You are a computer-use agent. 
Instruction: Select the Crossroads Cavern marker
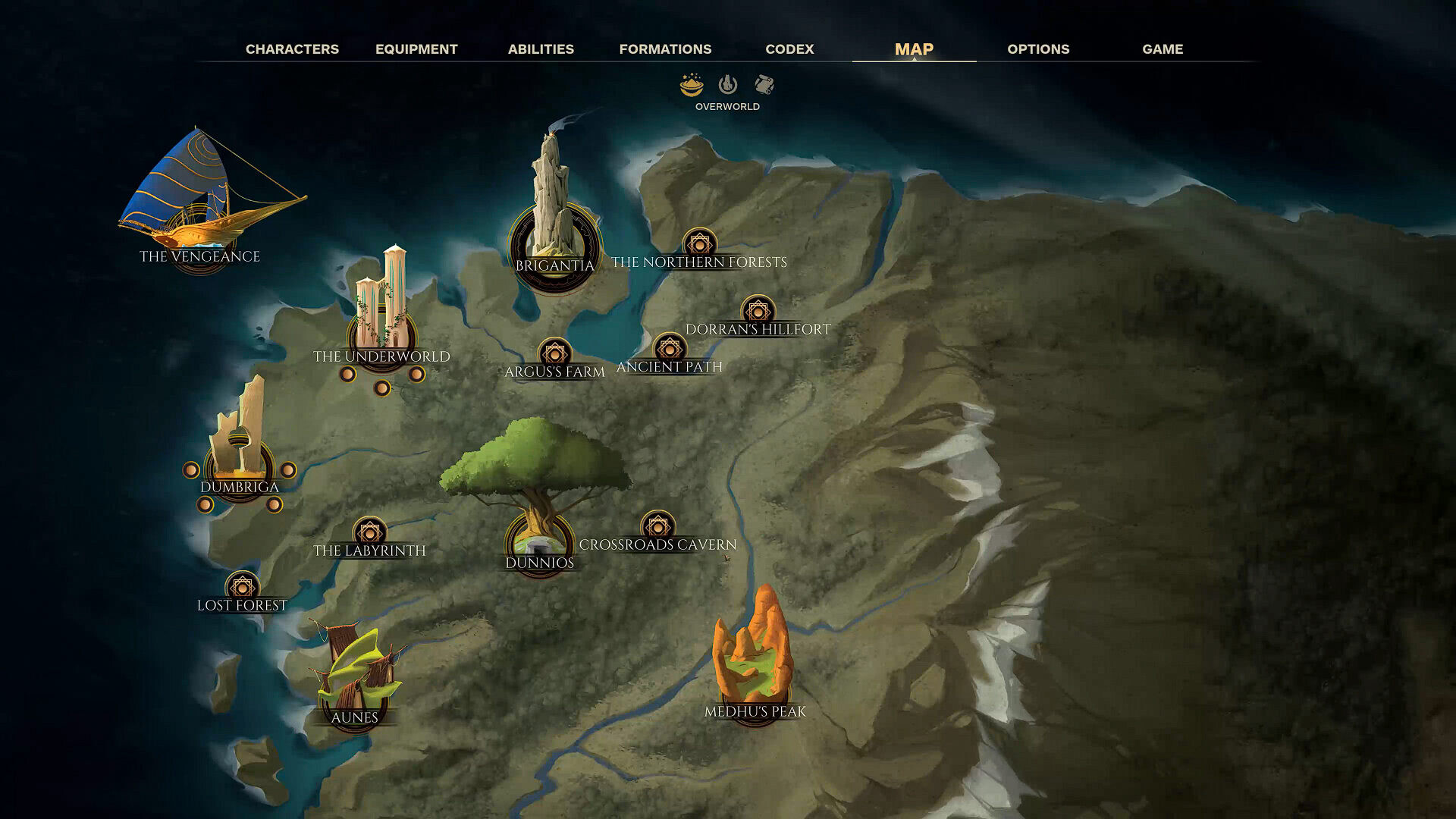(x=657, y=527)
